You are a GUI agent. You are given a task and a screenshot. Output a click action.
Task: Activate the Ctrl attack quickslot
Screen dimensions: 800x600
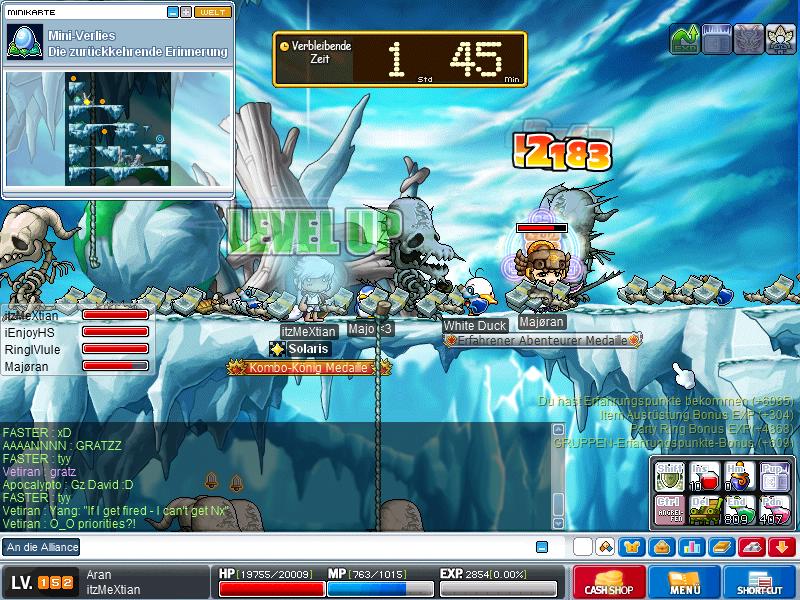[670, 508]
